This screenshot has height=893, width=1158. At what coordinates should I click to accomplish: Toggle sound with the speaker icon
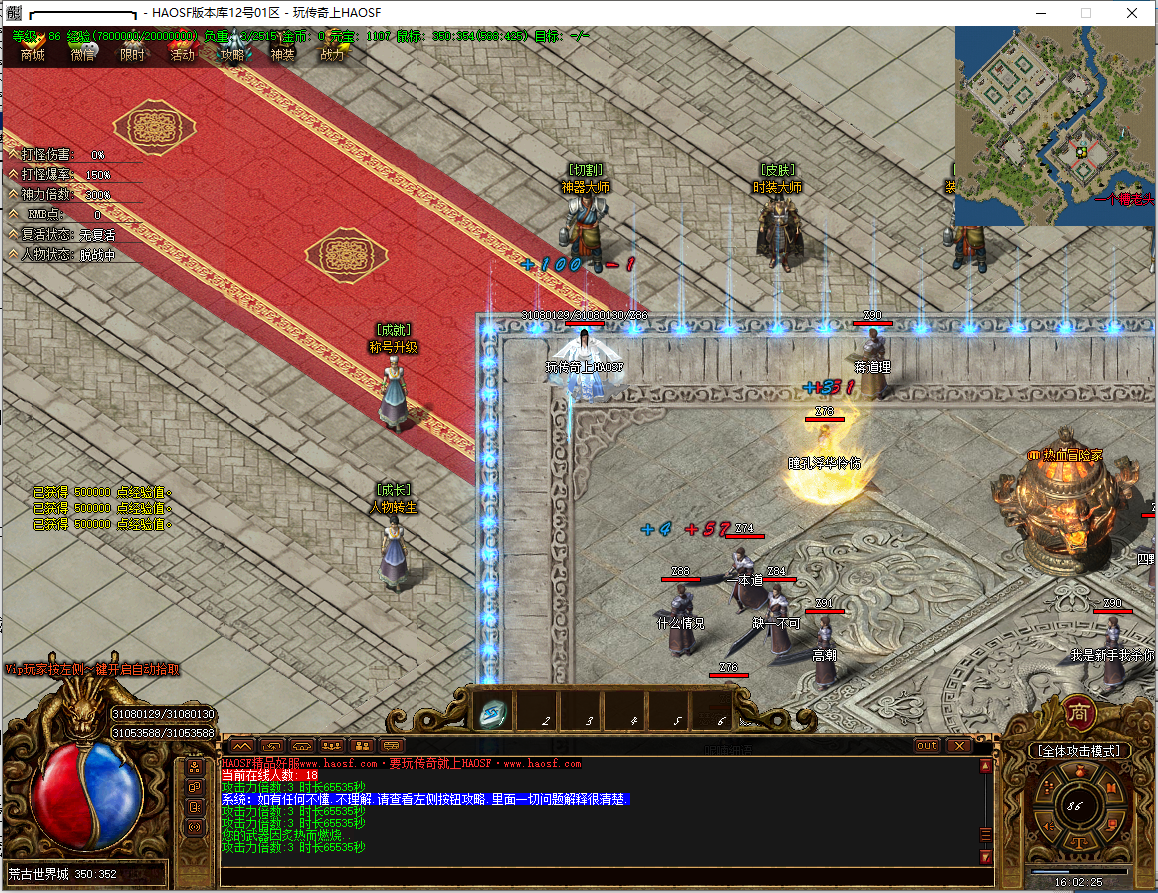[x=1050, y=826]
